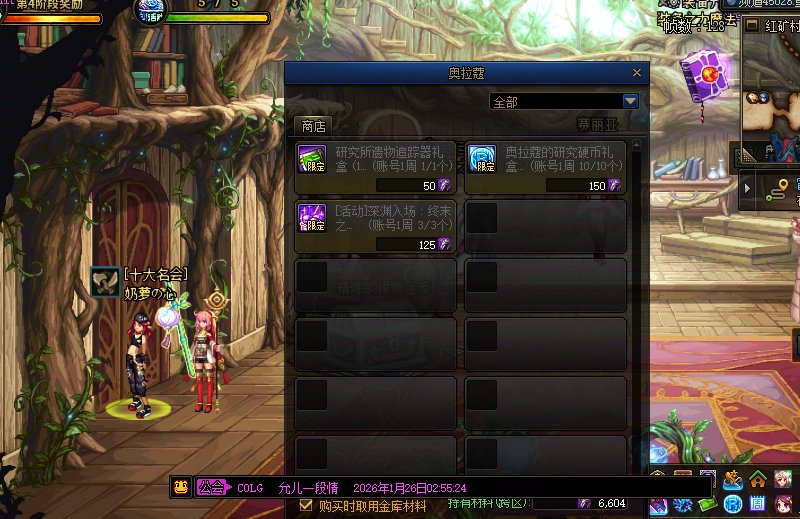Click the purple floating spellbook icon

pos(706,74)
